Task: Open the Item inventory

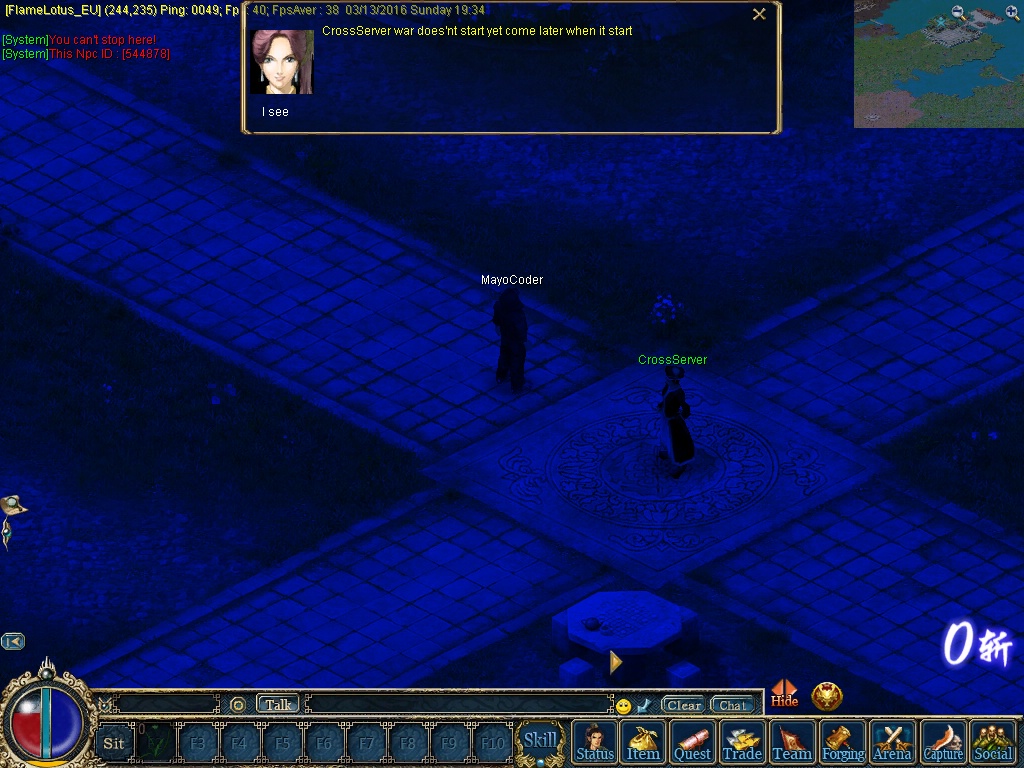Action: pyautogui.click(x=643, y=742)
